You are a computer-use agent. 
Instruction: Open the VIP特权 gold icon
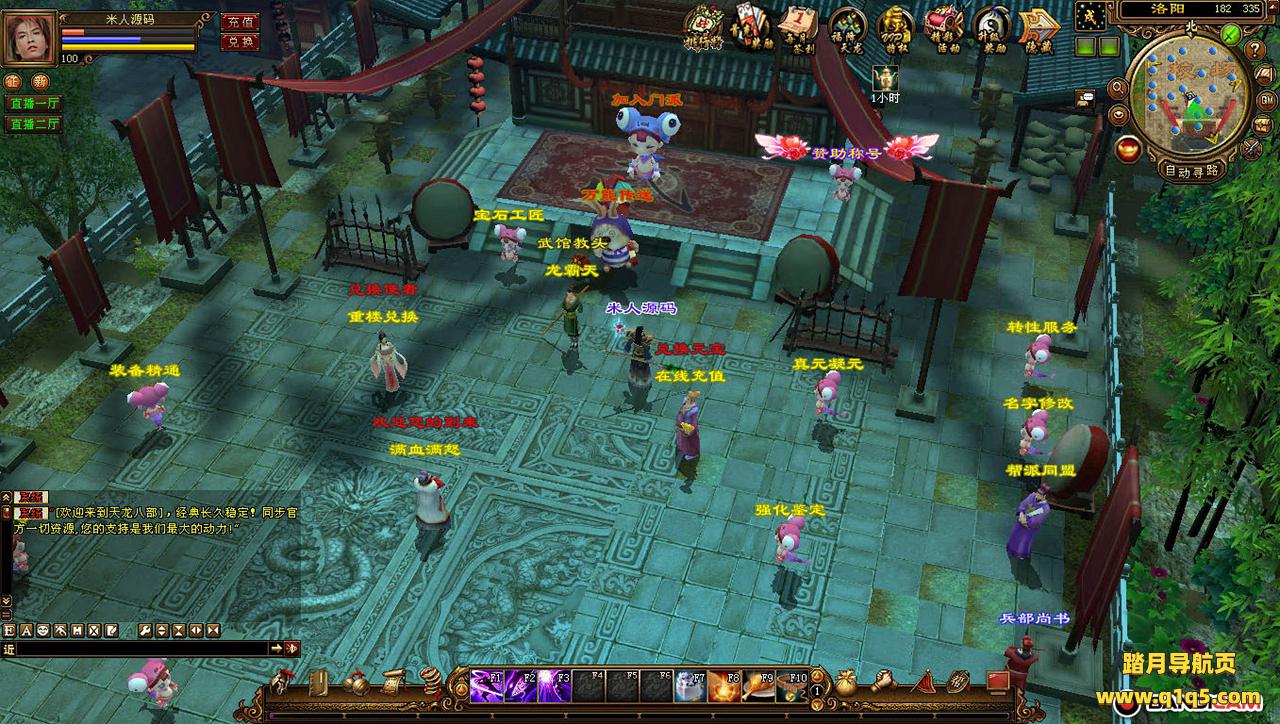(895, 27)
